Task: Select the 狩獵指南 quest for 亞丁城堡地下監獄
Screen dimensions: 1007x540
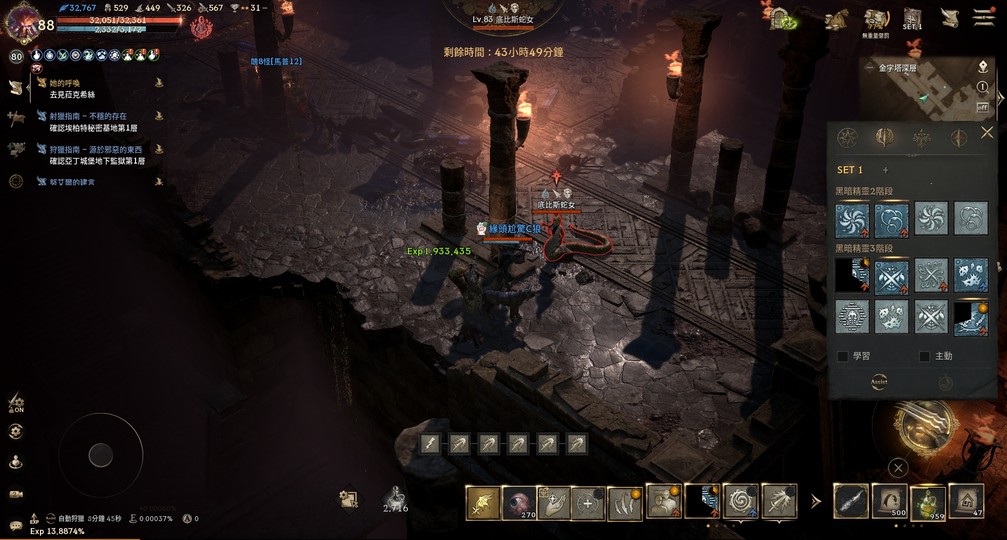Action: [96, 155]
